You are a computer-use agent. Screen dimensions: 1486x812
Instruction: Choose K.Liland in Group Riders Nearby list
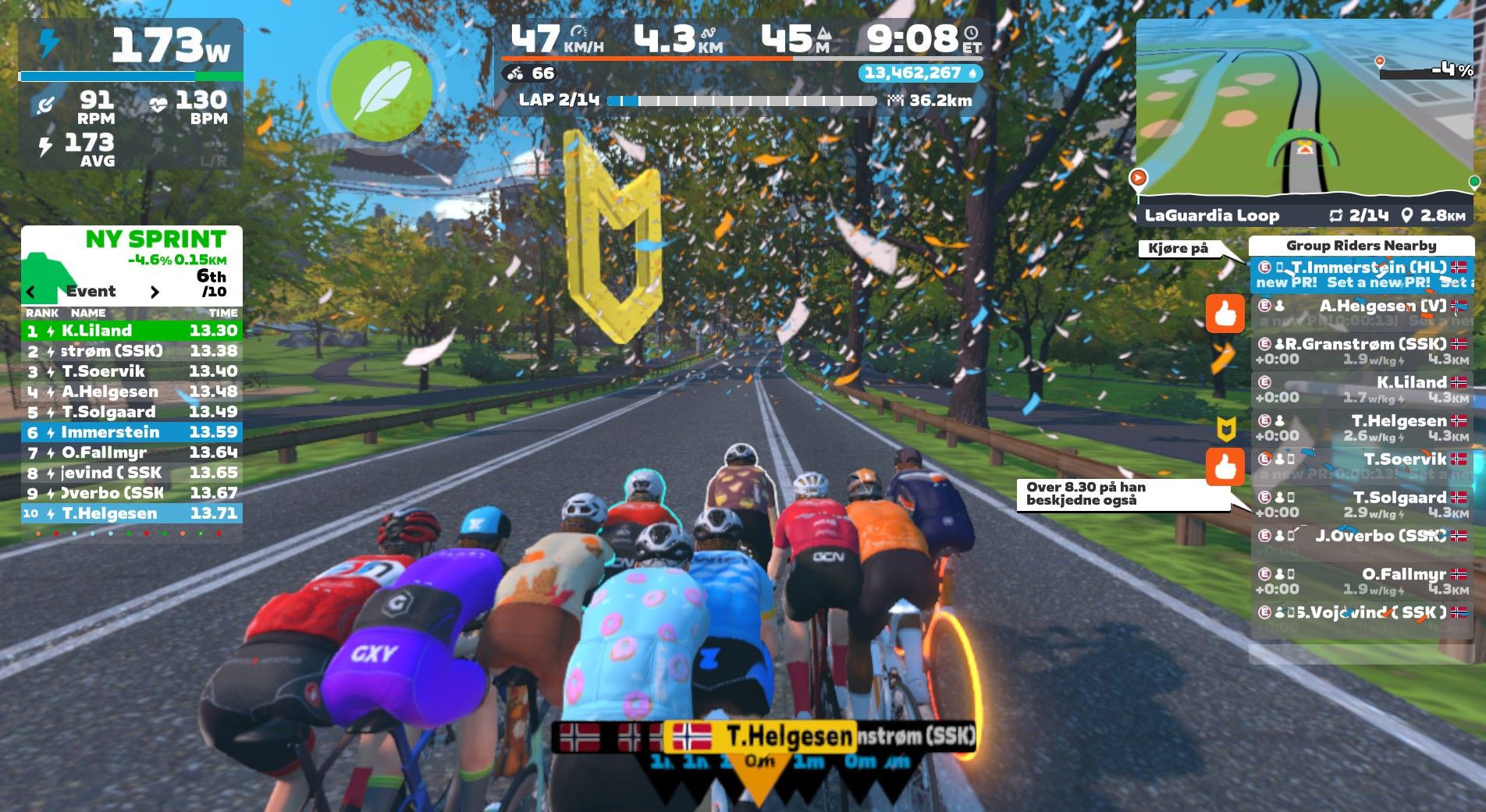coord(1361,389)
